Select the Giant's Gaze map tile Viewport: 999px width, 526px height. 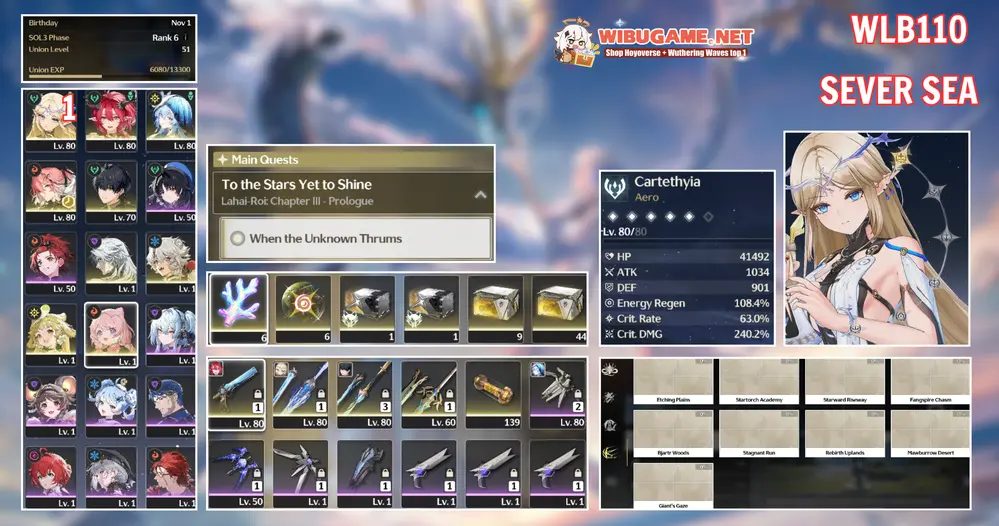[x=673, y=484]
